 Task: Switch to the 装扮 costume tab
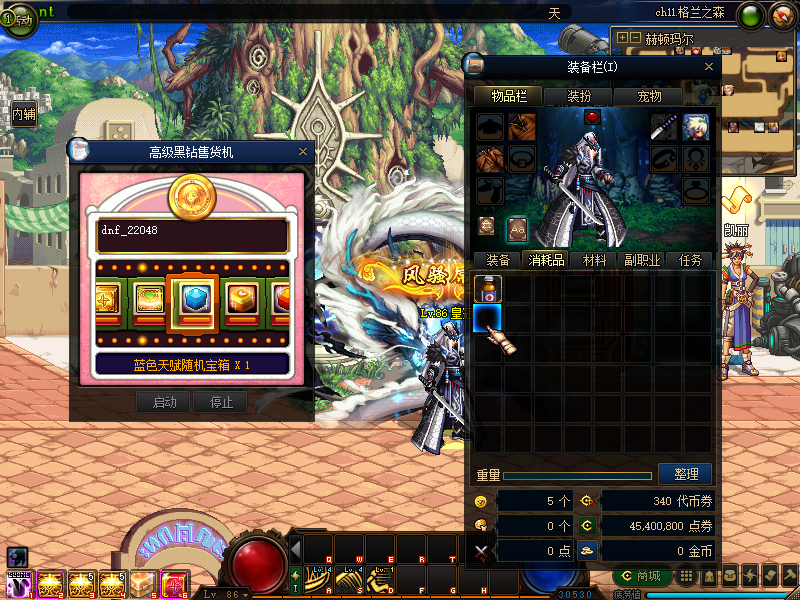click(579, 96)
